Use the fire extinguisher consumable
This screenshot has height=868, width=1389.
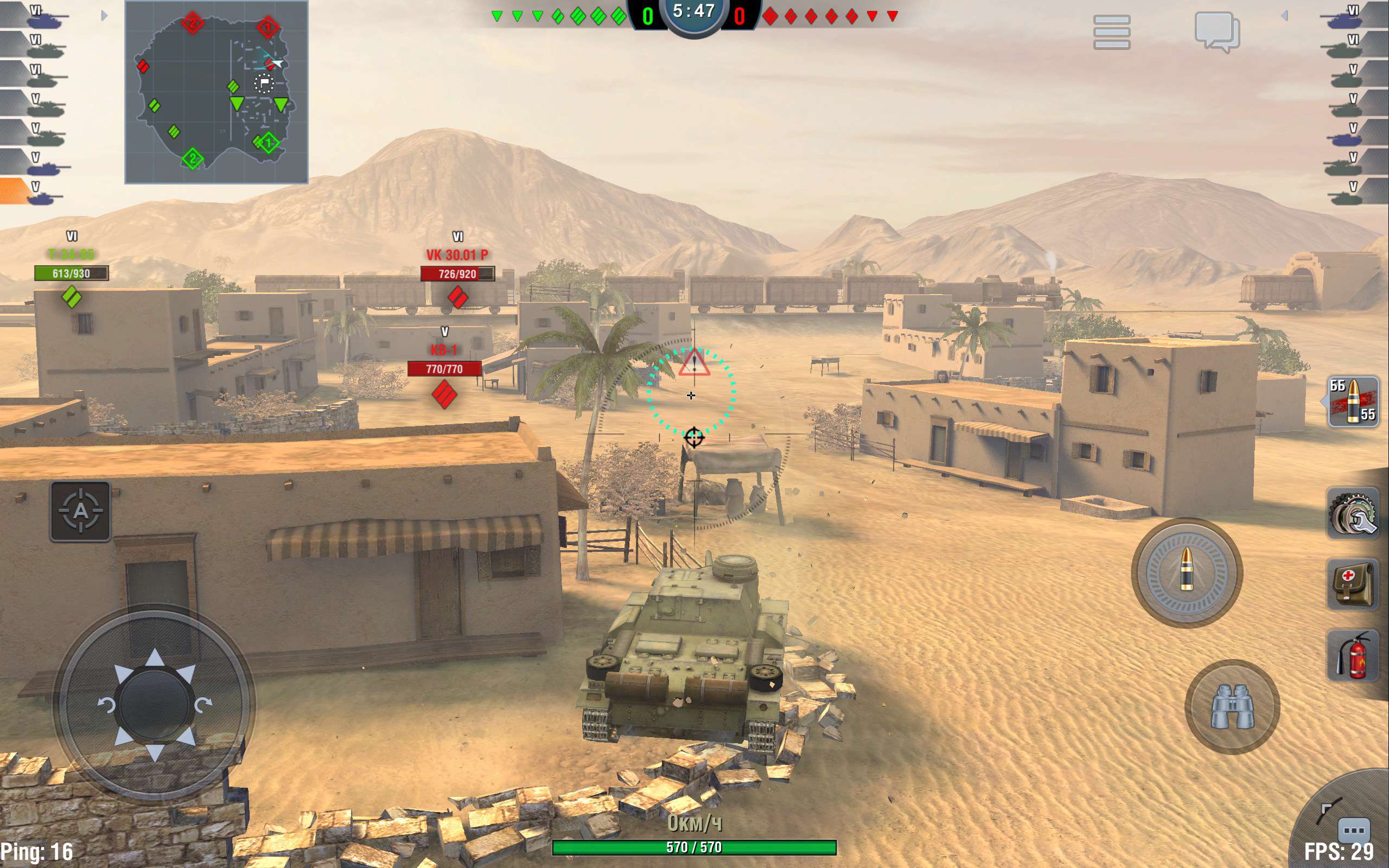coord(1353,655)
